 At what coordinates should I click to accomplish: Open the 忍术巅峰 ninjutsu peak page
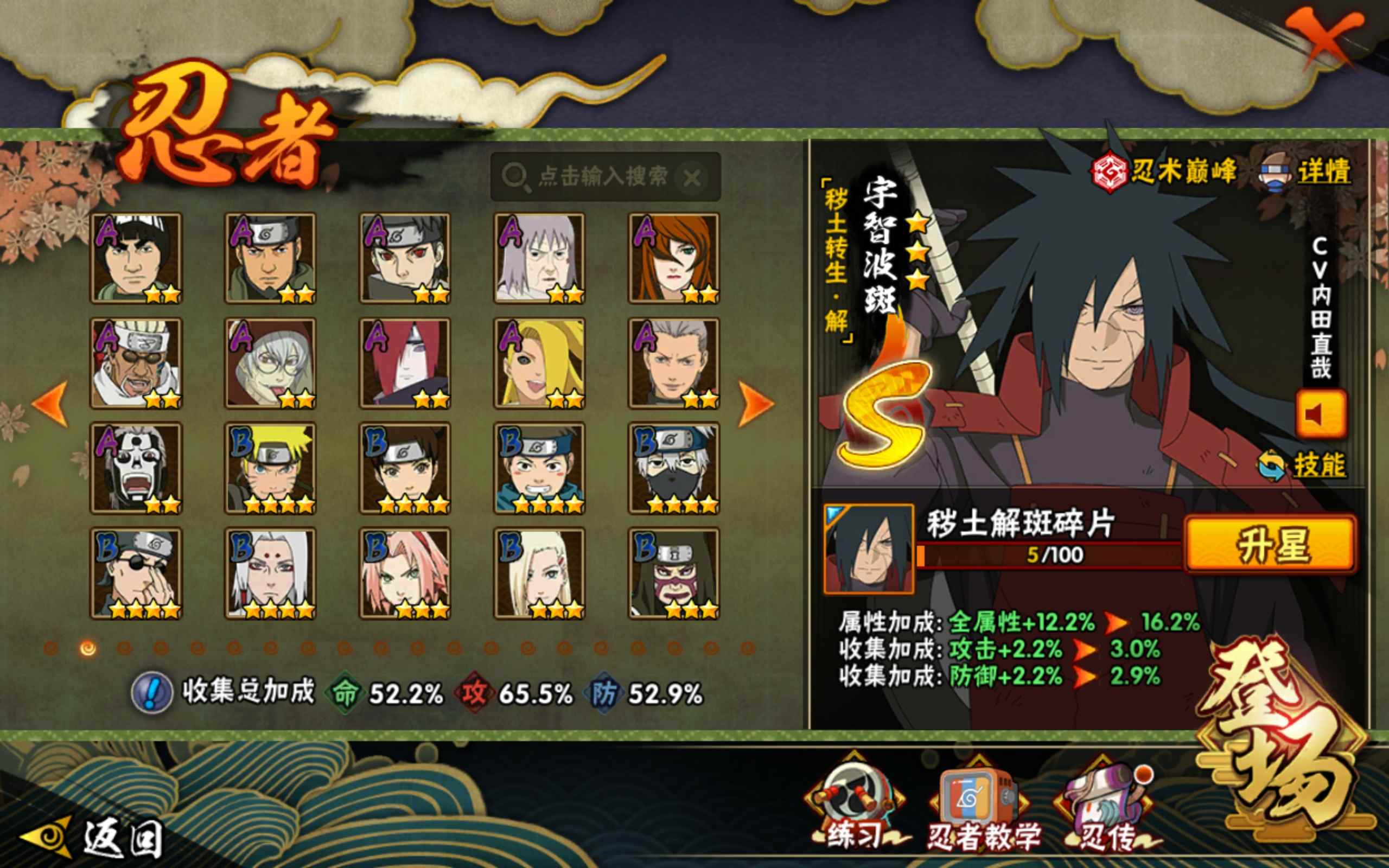1165,171
